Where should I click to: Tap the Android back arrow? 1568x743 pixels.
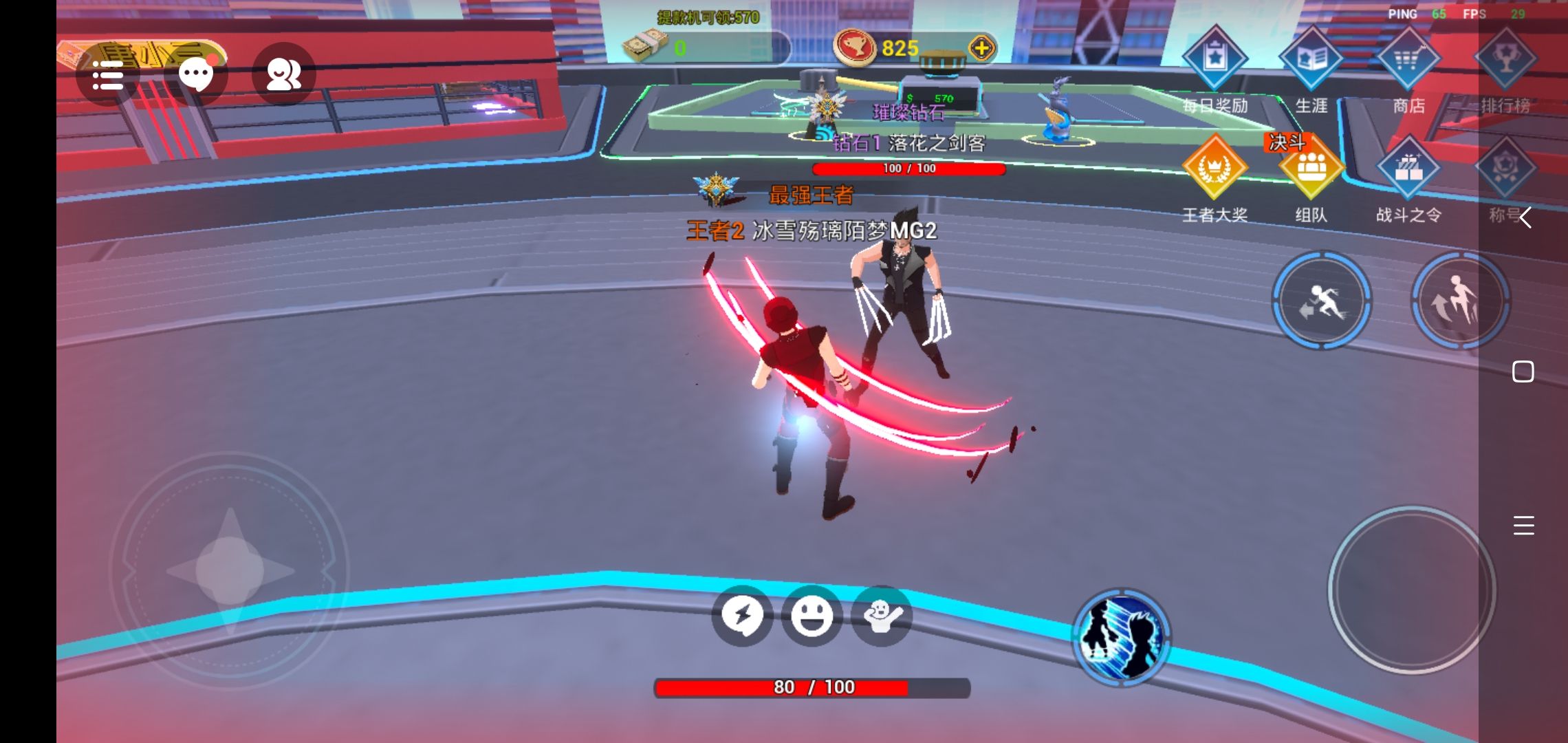point(1524,218)
